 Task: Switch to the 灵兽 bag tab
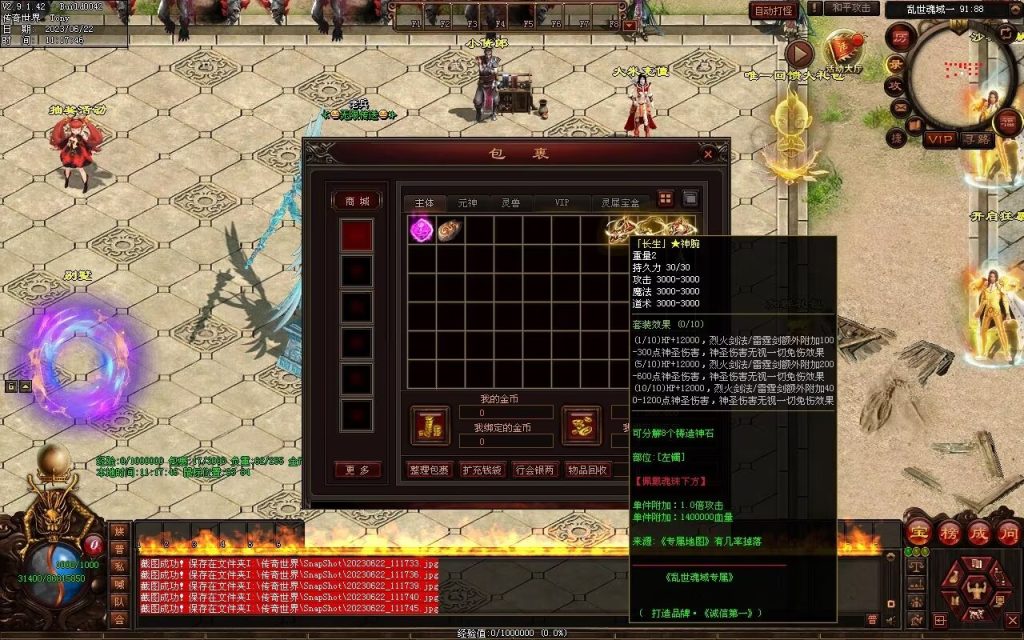510,203
